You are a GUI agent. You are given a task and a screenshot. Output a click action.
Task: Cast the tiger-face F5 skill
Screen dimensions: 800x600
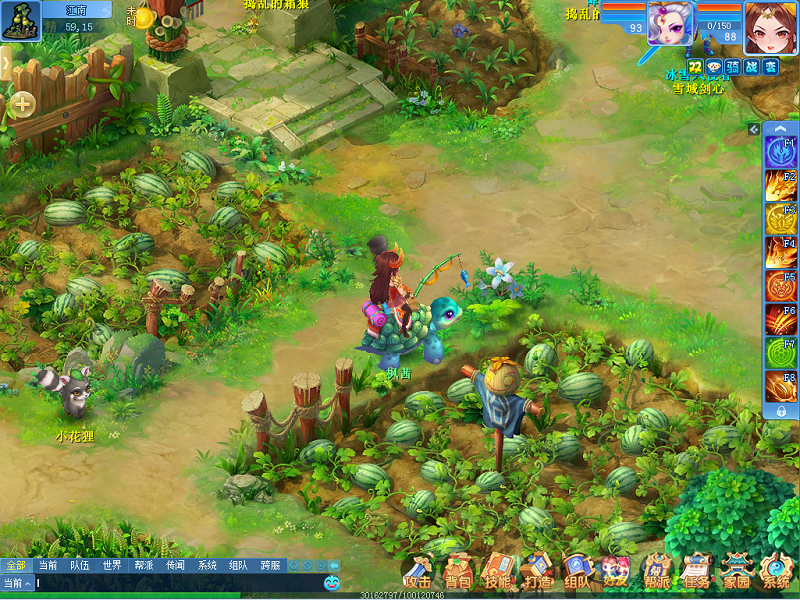tap(780, 286)
